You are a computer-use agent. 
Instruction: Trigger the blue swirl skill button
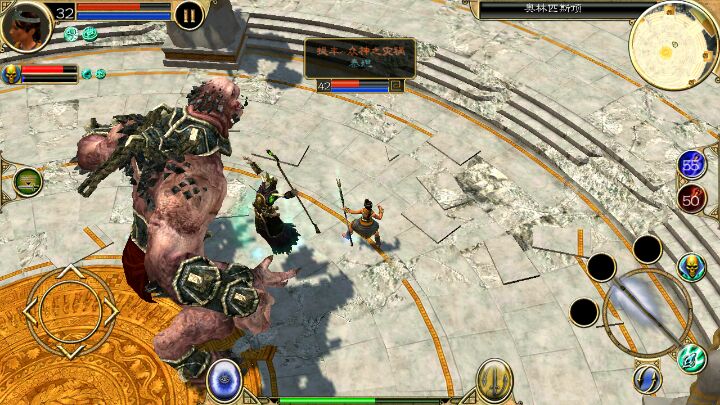(x=647, y=378)
